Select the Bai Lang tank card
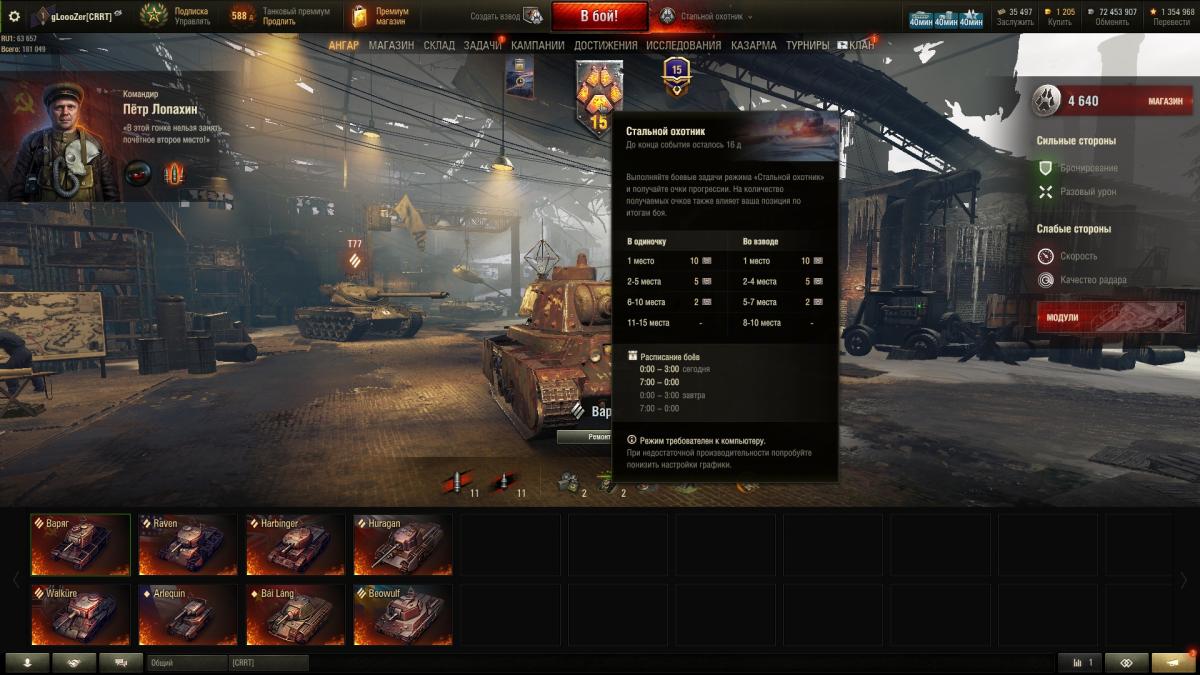Viewport: 1200px width, 675px height. click(296, 615)
